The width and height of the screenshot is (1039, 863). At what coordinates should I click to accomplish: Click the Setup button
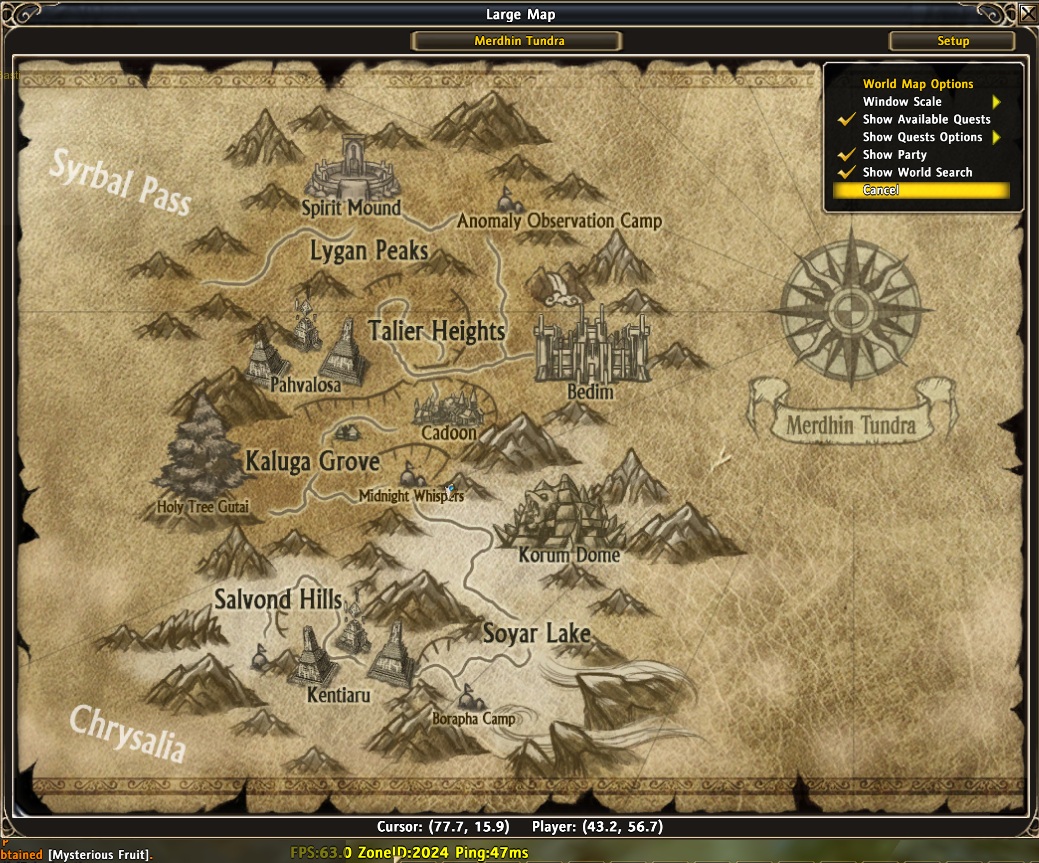tap(952, 41)
